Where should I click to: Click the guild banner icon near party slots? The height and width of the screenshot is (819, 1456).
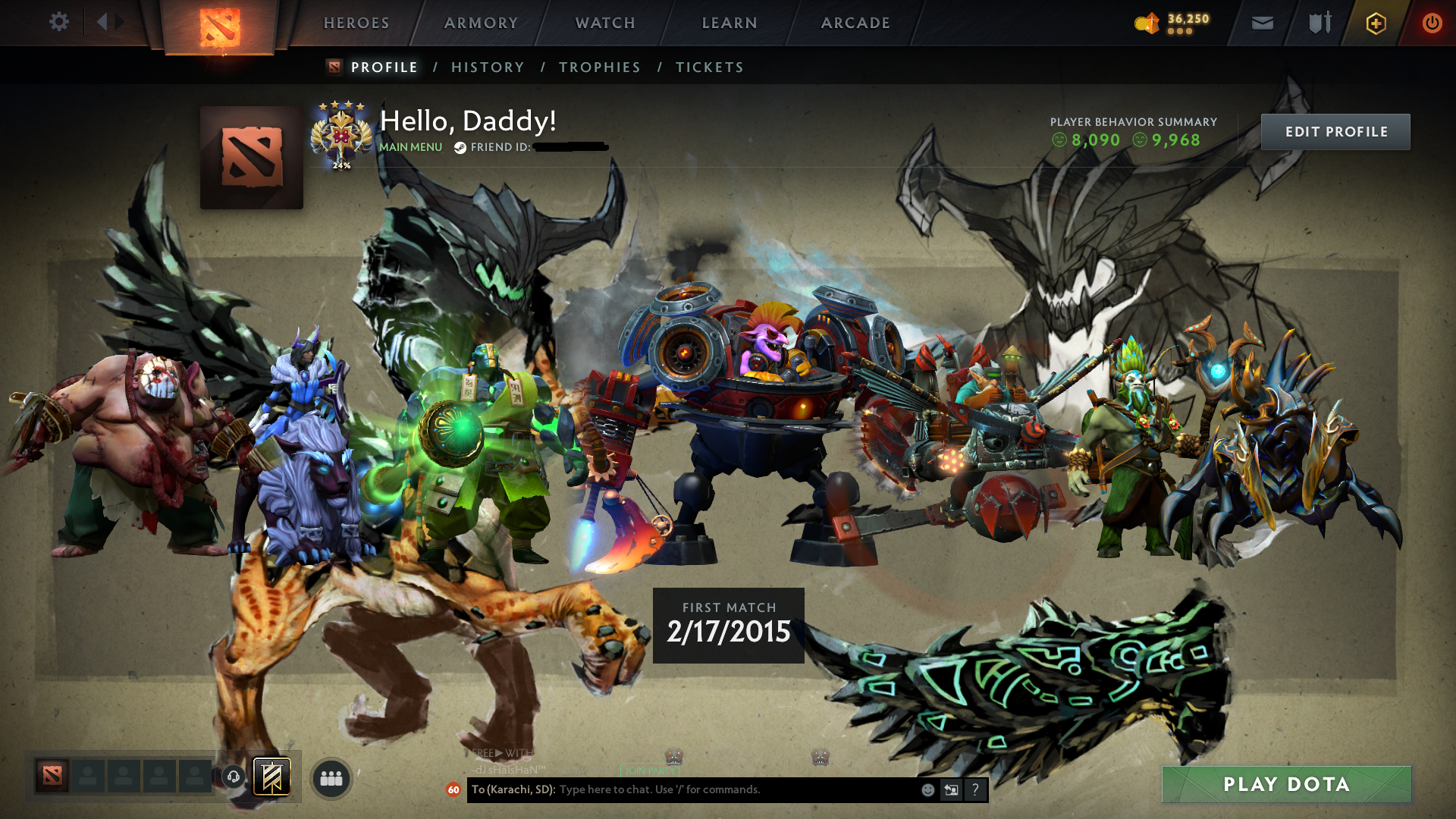tap(271, 777)
